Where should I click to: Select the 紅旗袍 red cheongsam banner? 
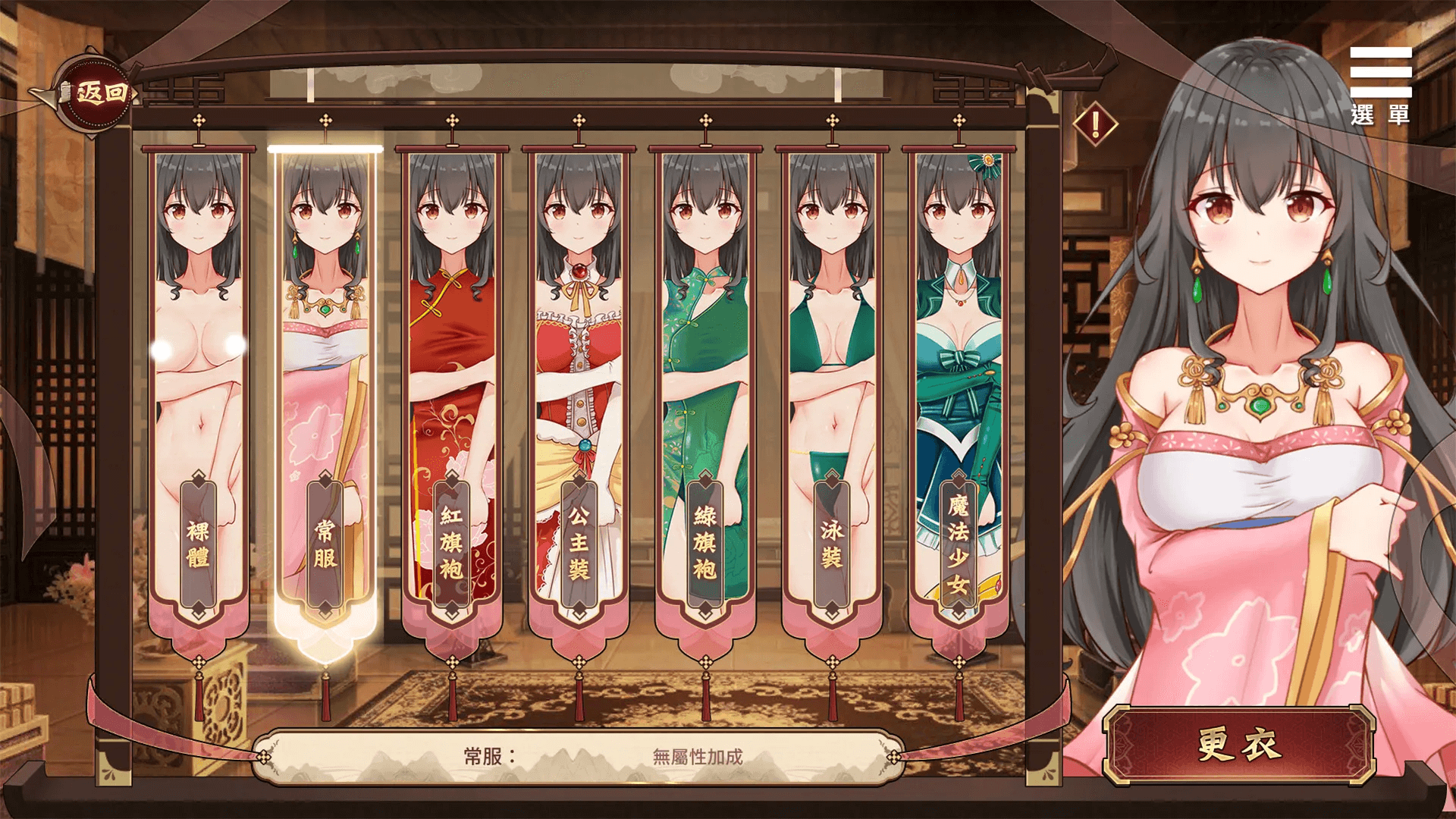point(452,394)
